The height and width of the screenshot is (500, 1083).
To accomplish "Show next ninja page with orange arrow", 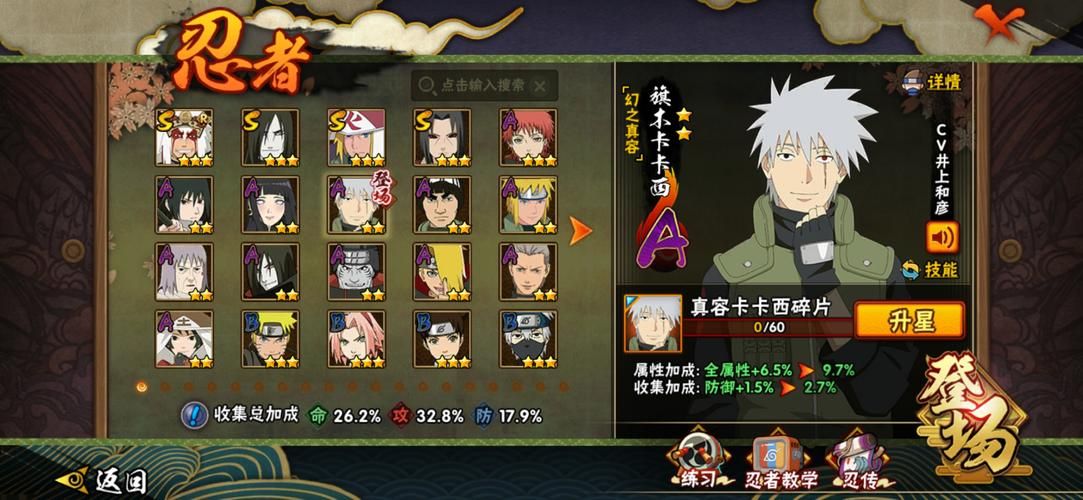I will 580,231.
